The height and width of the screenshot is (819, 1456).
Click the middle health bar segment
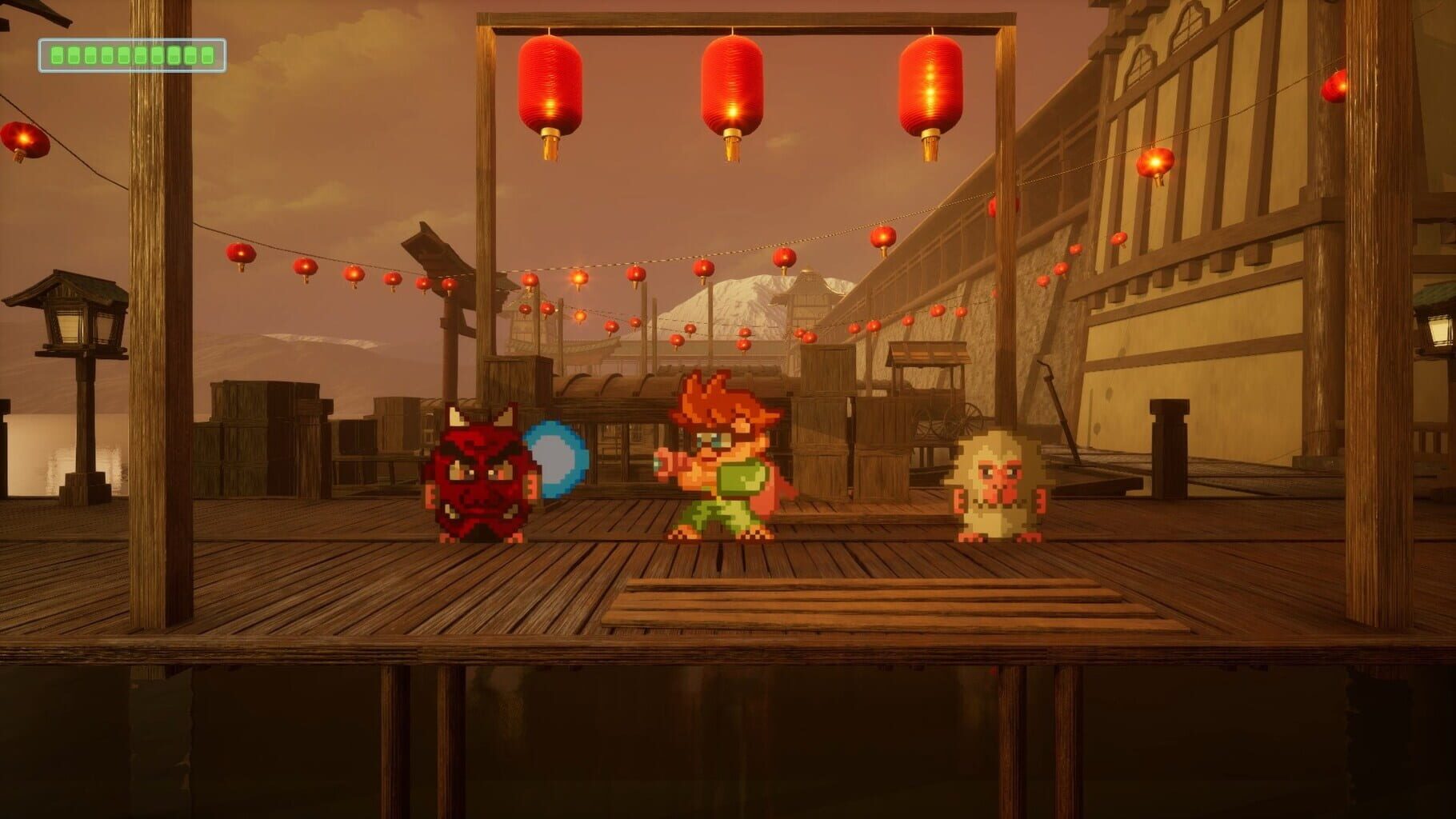click(x=125, y=54)
